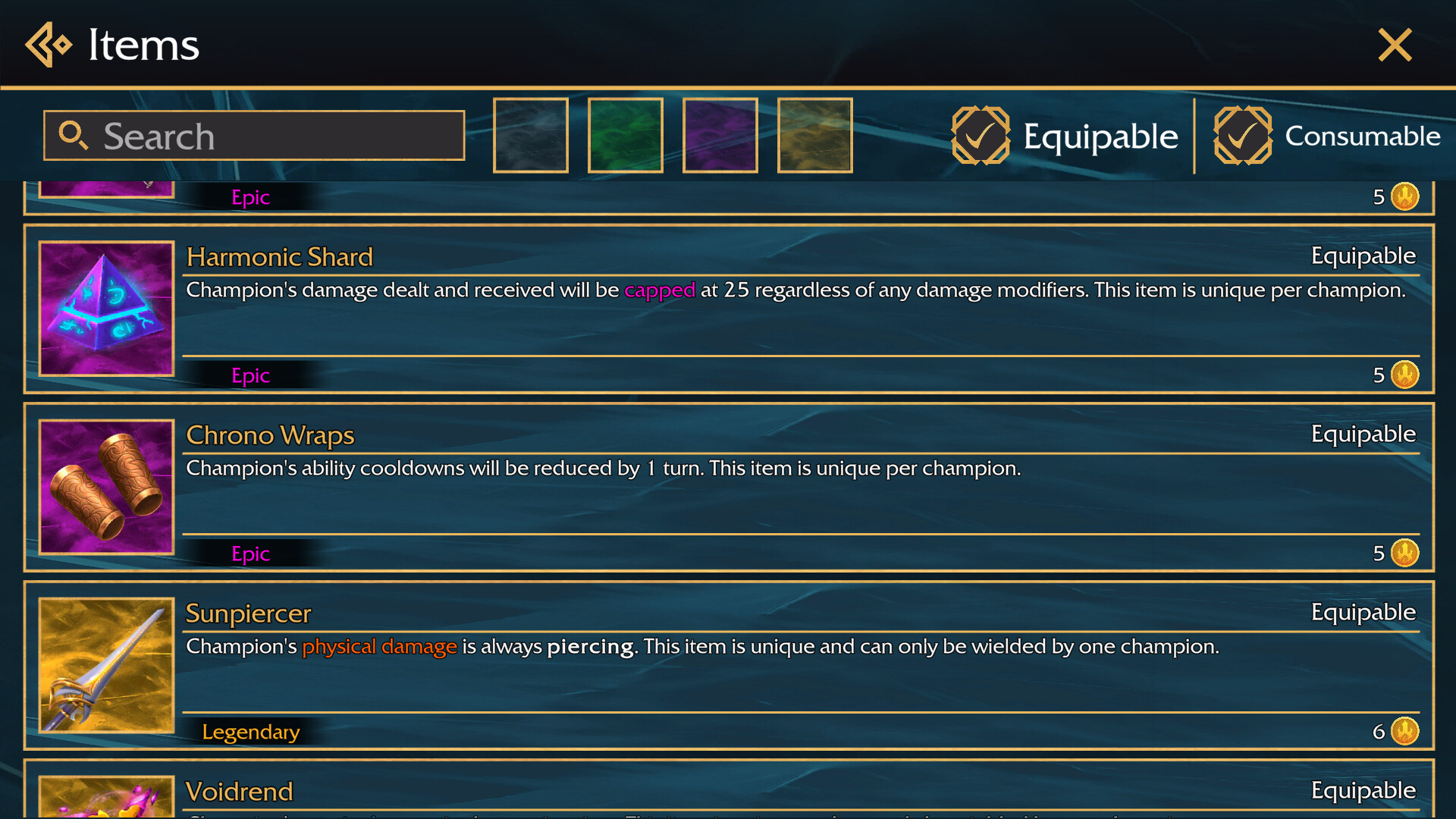Select the gray common rarity filter

(x=530, y=135)
